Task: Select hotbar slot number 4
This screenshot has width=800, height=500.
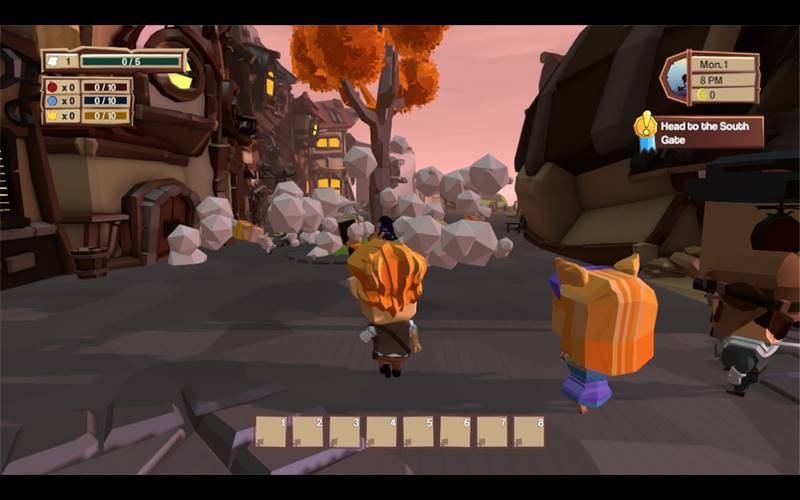Action: point(381,431)
